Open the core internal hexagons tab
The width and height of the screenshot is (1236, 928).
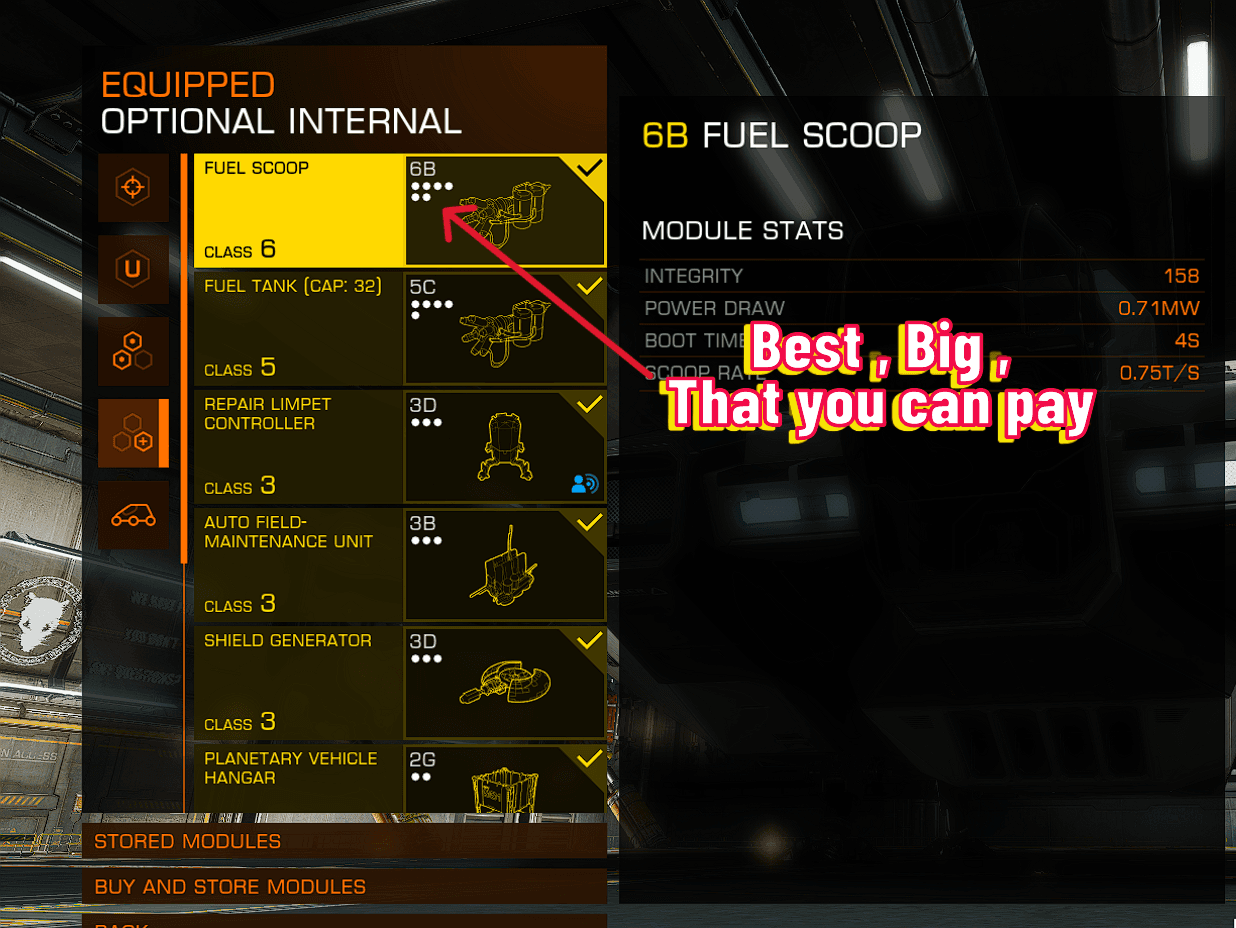[x=133, y=351]
